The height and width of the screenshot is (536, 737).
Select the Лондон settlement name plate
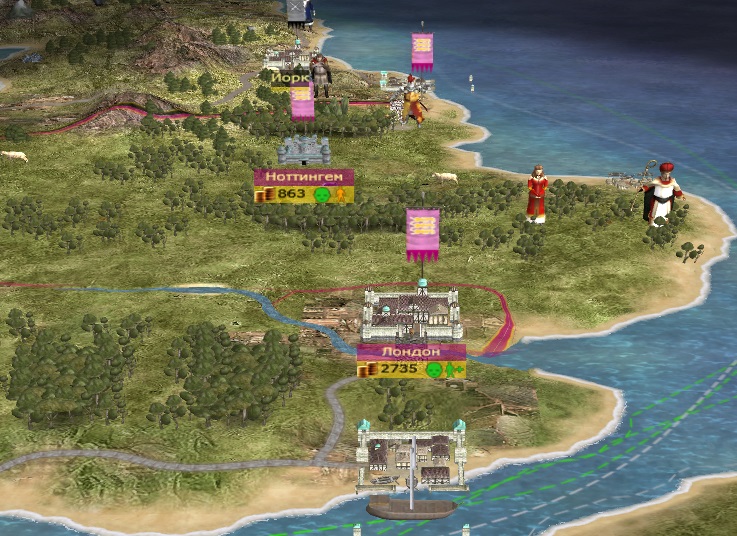(411, 352)
